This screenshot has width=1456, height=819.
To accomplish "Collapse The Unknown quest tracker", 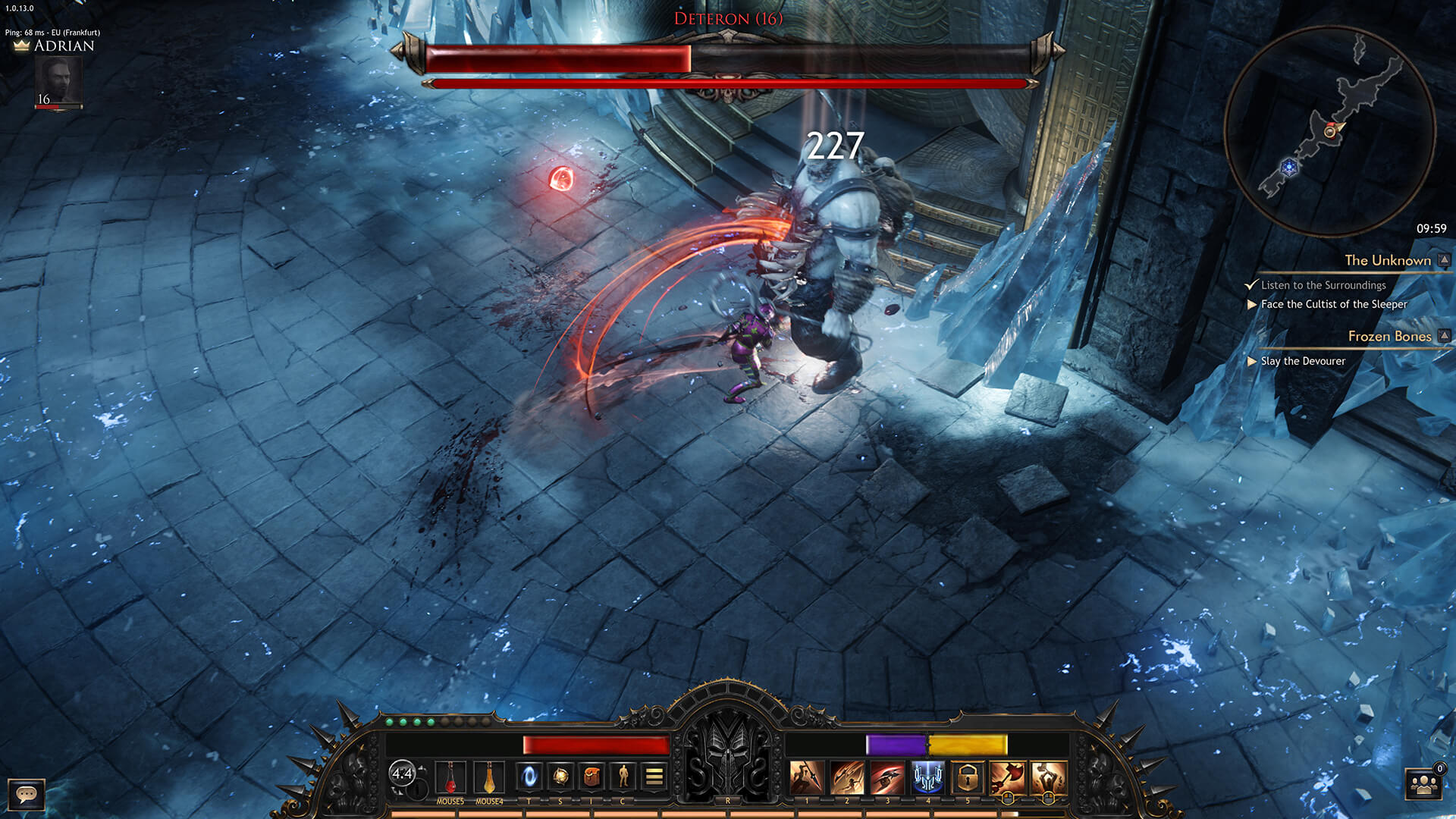I will 1445,260.
